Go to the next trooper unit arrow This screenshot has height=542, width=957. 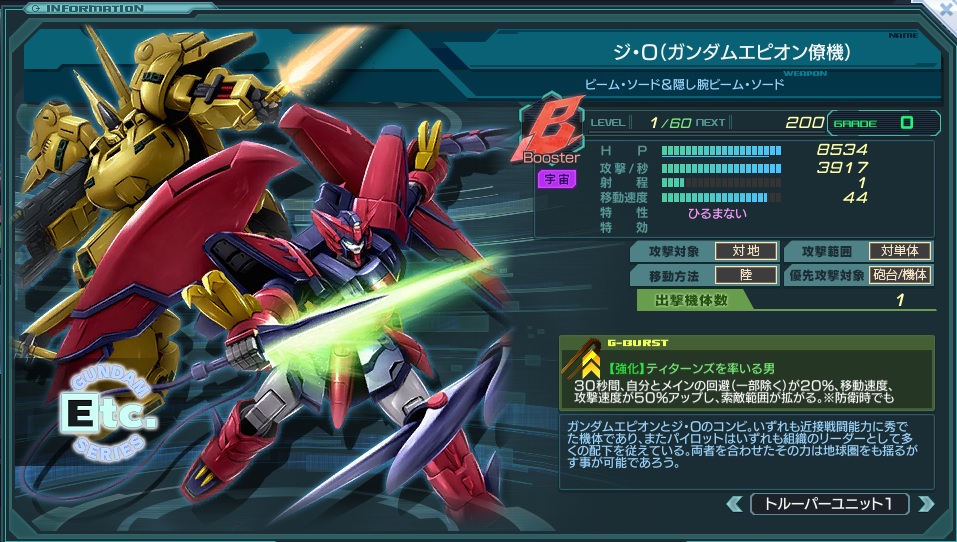925,504
